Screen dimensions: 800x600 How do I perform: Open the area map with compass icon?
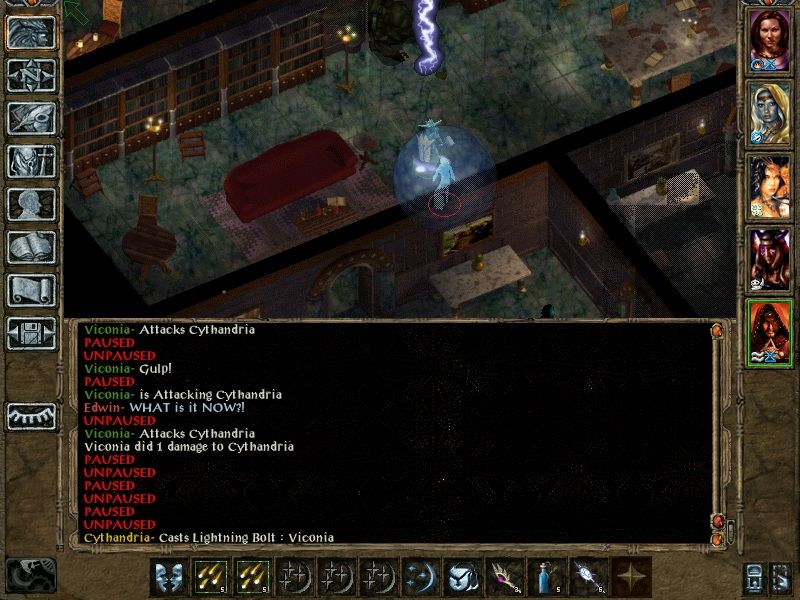31,75
